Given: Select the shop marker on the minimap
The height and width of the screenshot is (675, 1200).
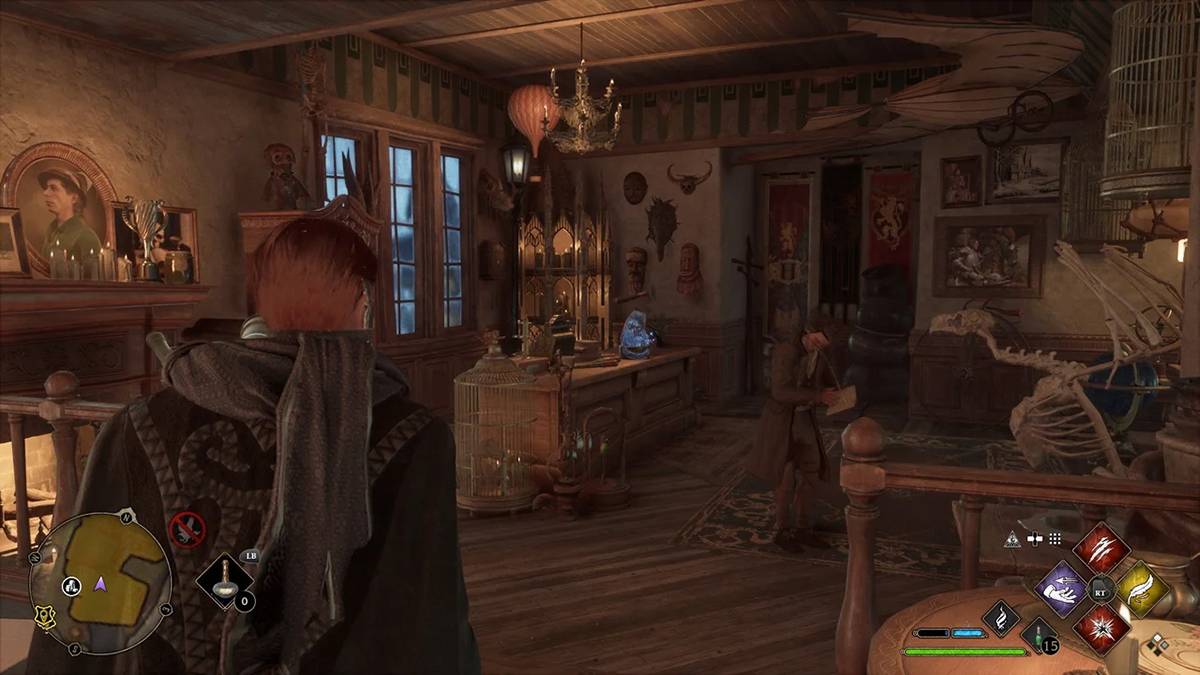Looking at the screenshot, I should (x=72, y=586).
